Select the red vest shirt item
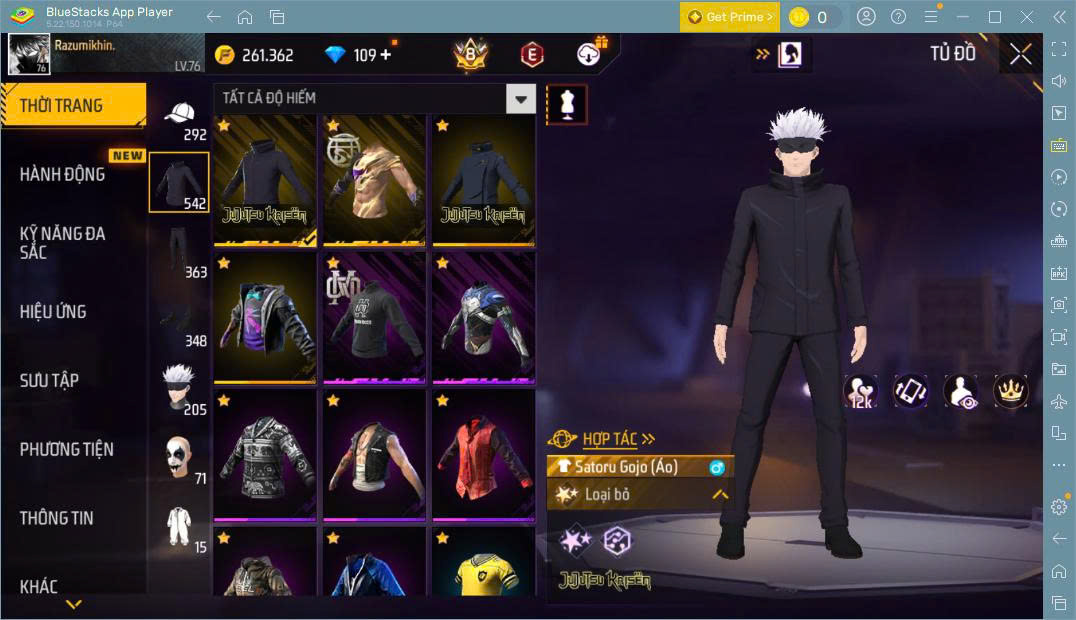Image resolution: width=1076 pixels, height=620 pixels. click(483, 452)
